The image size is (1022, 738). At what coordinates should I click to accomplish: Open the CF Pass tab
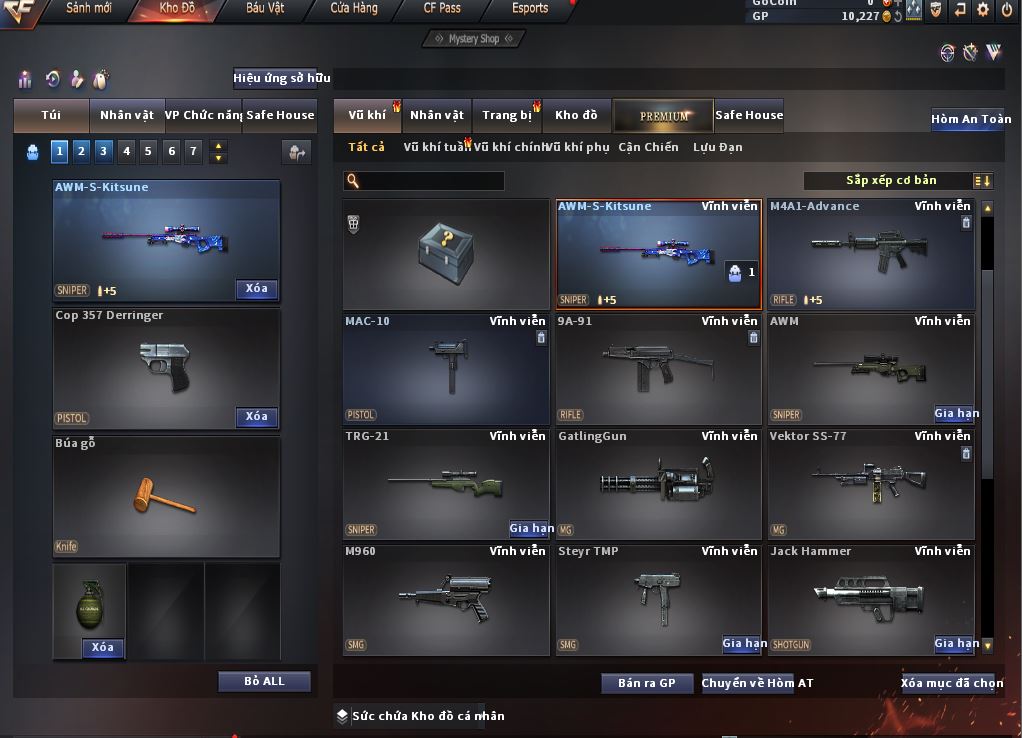(x=442, y=9)
